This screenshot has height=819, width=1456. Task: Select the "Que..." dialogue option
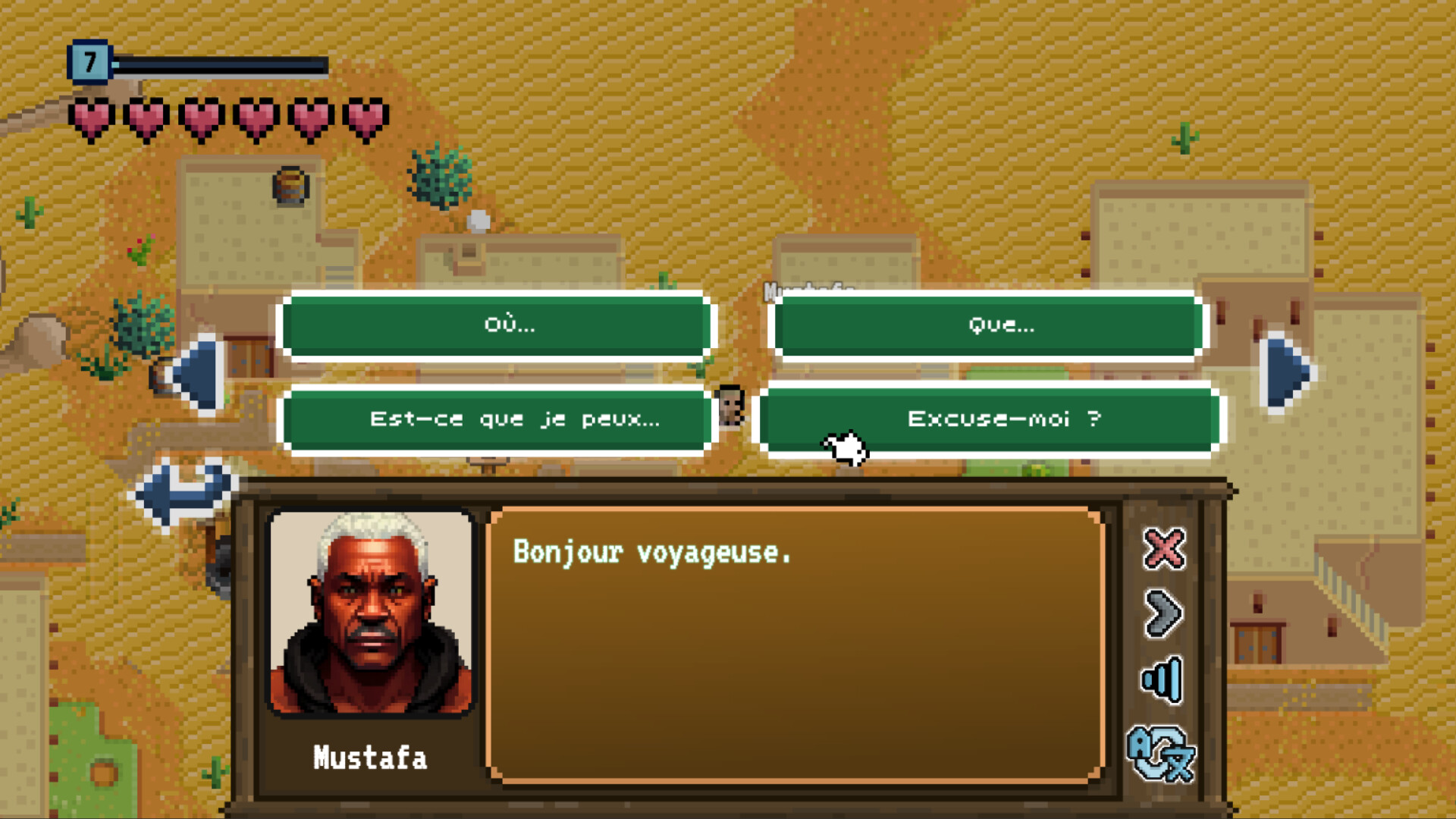pos(999,326)
